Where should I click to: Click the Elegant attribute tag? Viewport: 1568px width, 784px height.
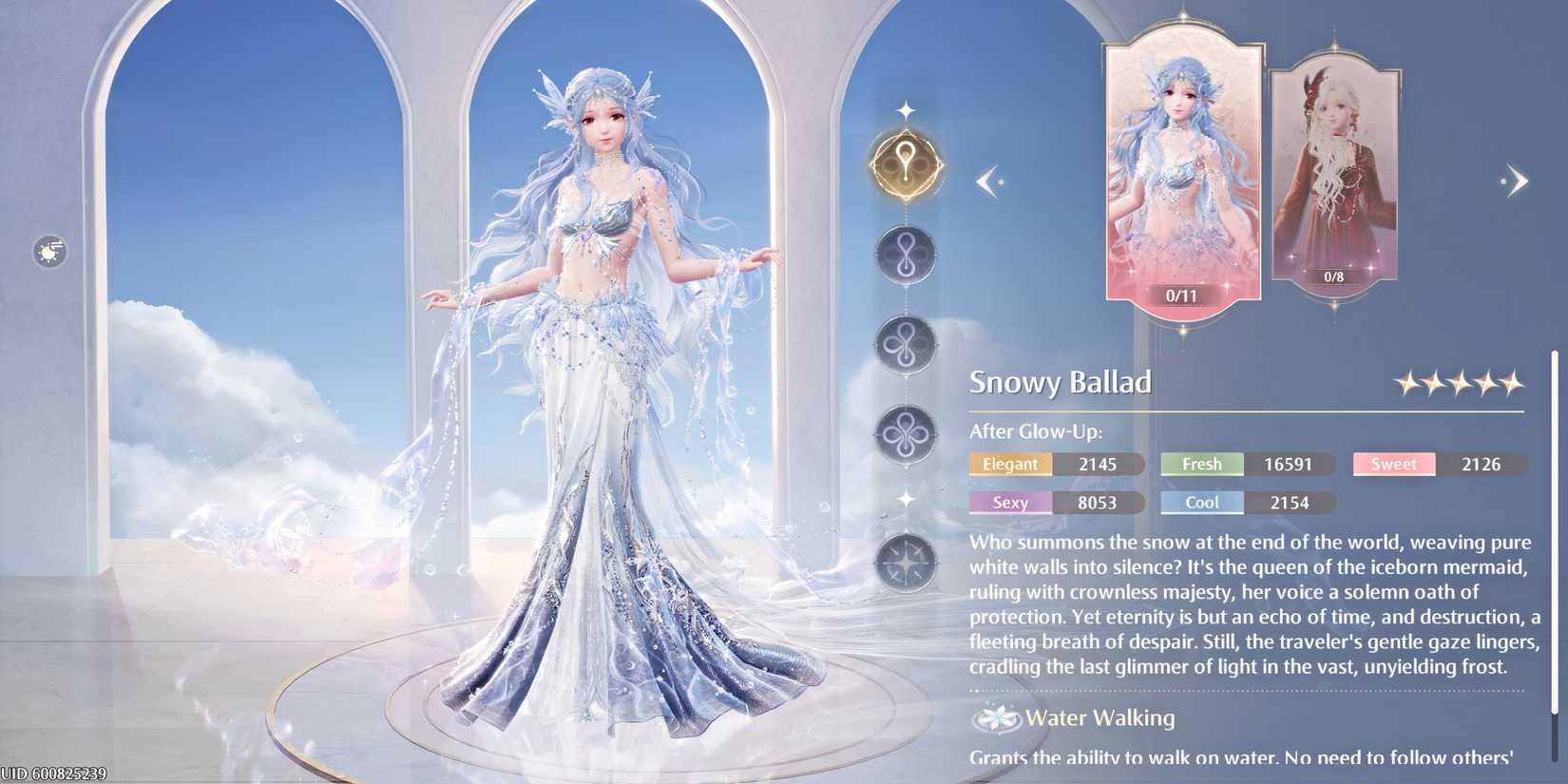point(1010,464)
